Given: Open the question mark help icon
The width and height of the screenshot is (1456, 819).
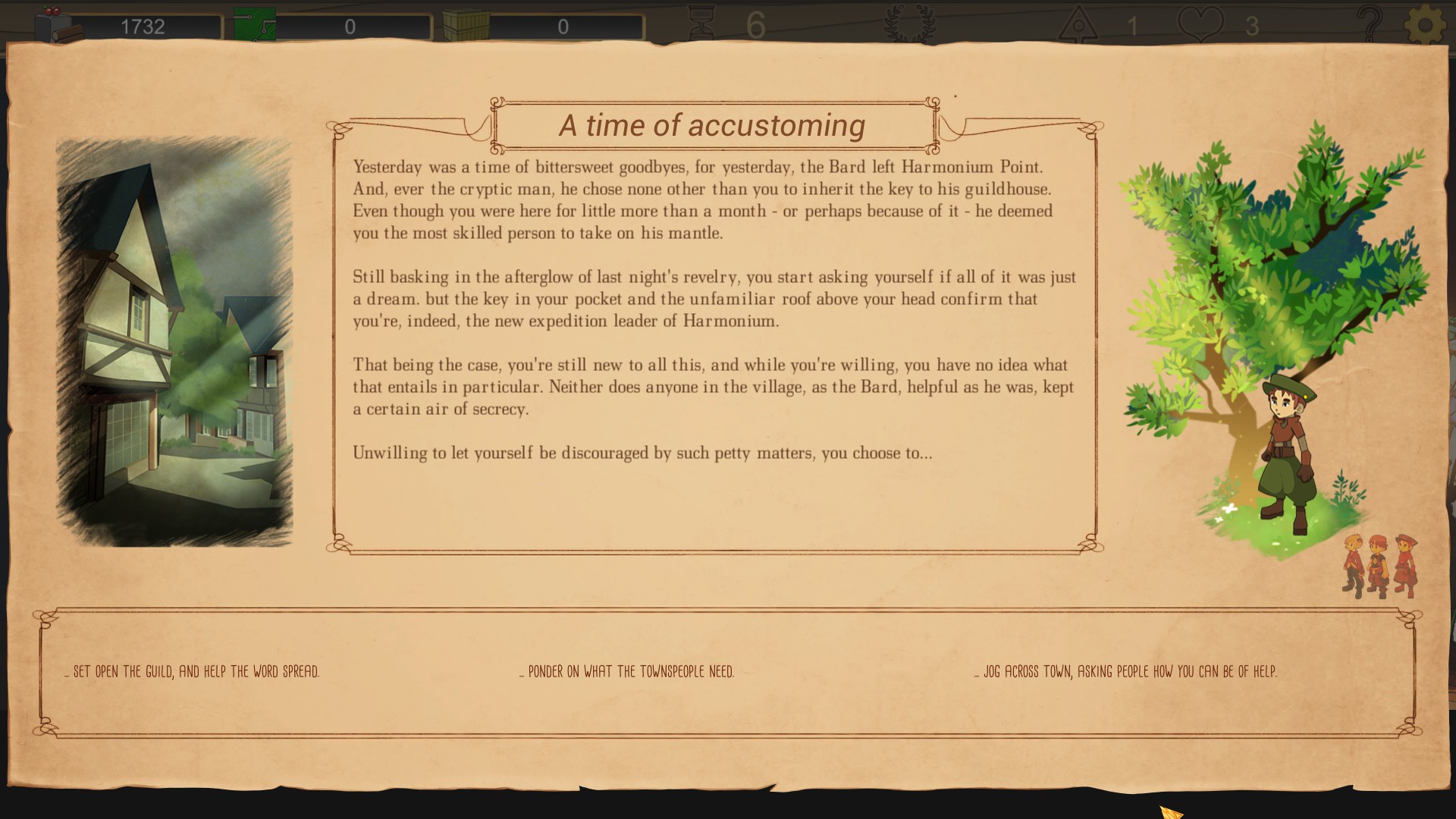Looking at the screenshot, I should 1369,20.
